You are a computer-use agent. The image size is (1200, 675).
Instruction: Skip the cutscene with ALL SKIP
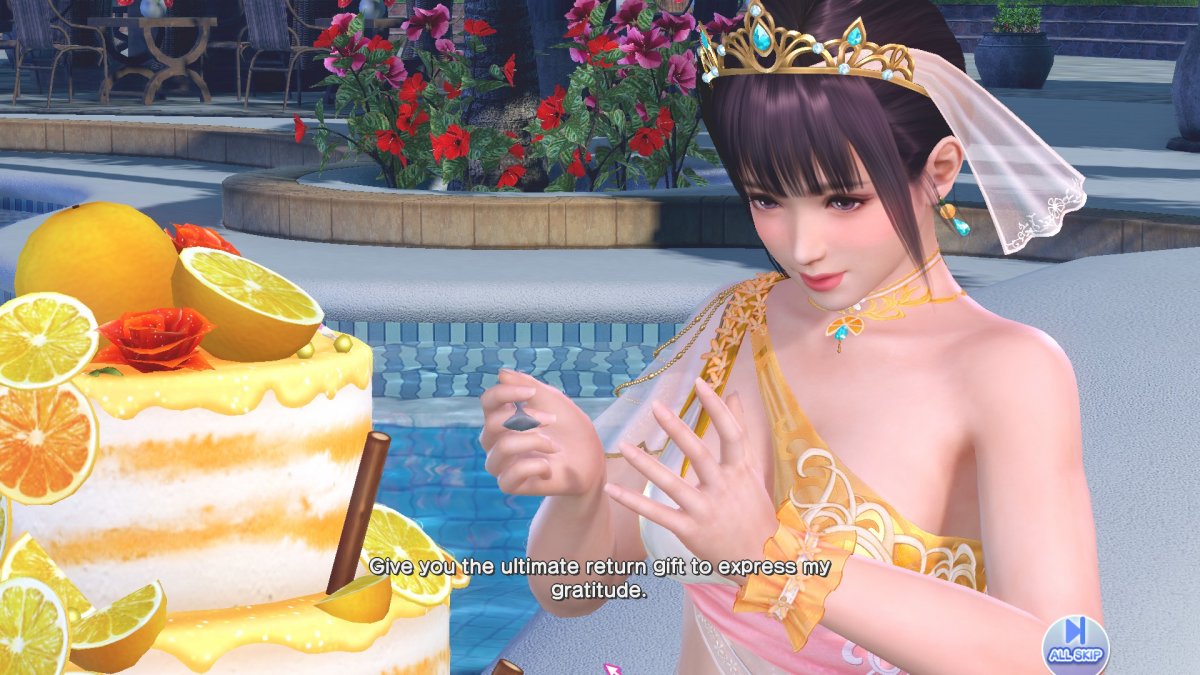[1075, 640]
